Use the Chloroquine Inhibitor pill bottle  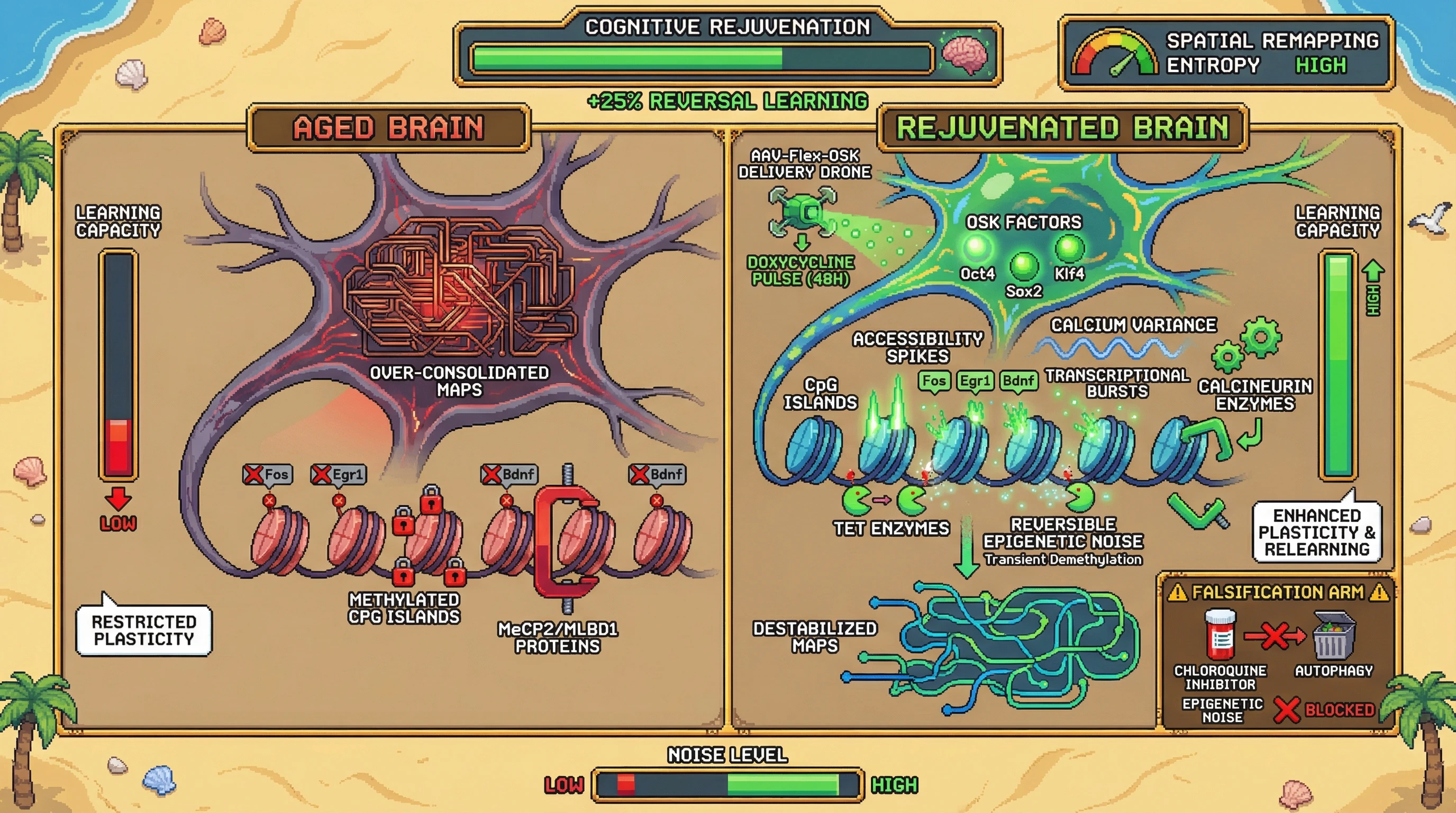click(1221, 635)
